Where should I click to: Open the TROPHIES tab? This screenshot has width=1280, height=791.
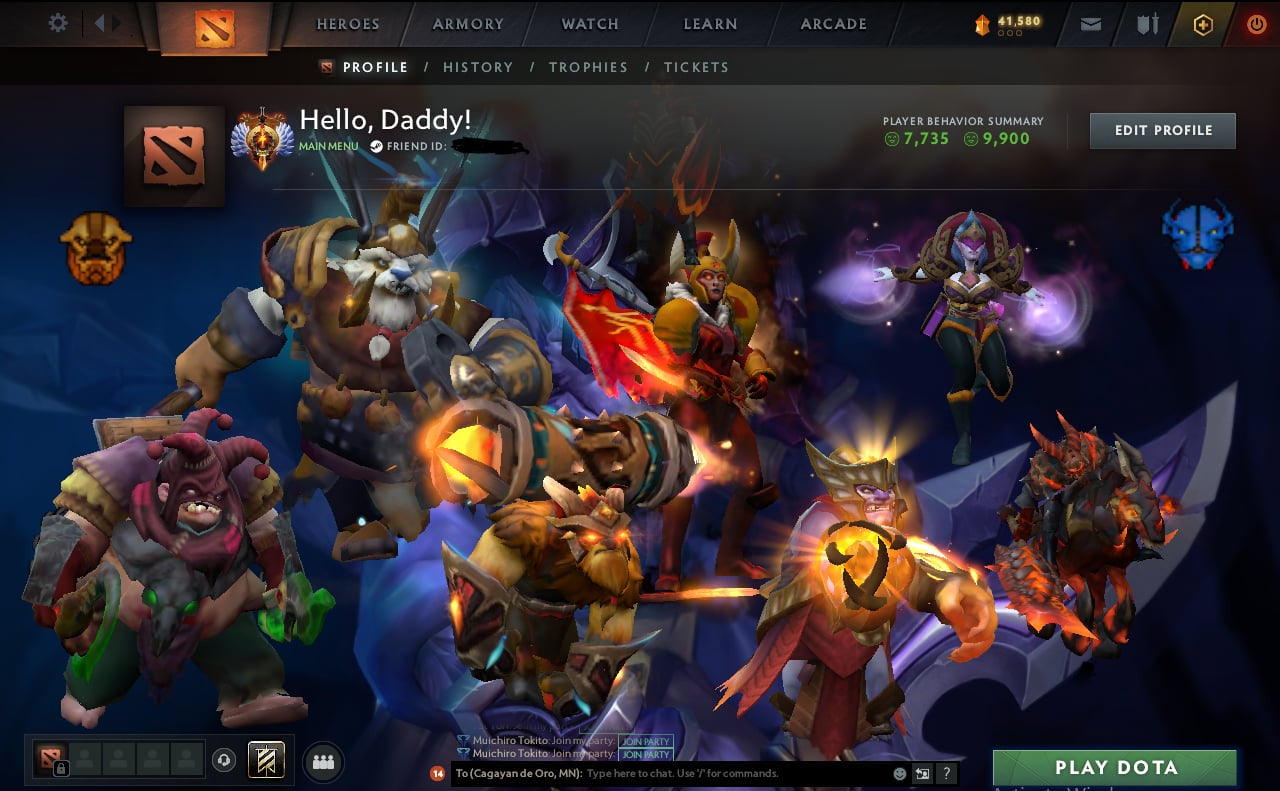(x=589, y=67)
